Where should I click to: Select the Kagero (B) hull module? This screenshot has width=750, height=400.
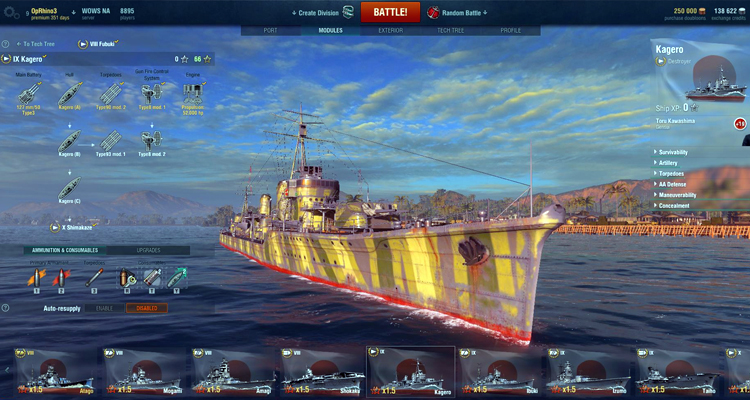point(69,142)
